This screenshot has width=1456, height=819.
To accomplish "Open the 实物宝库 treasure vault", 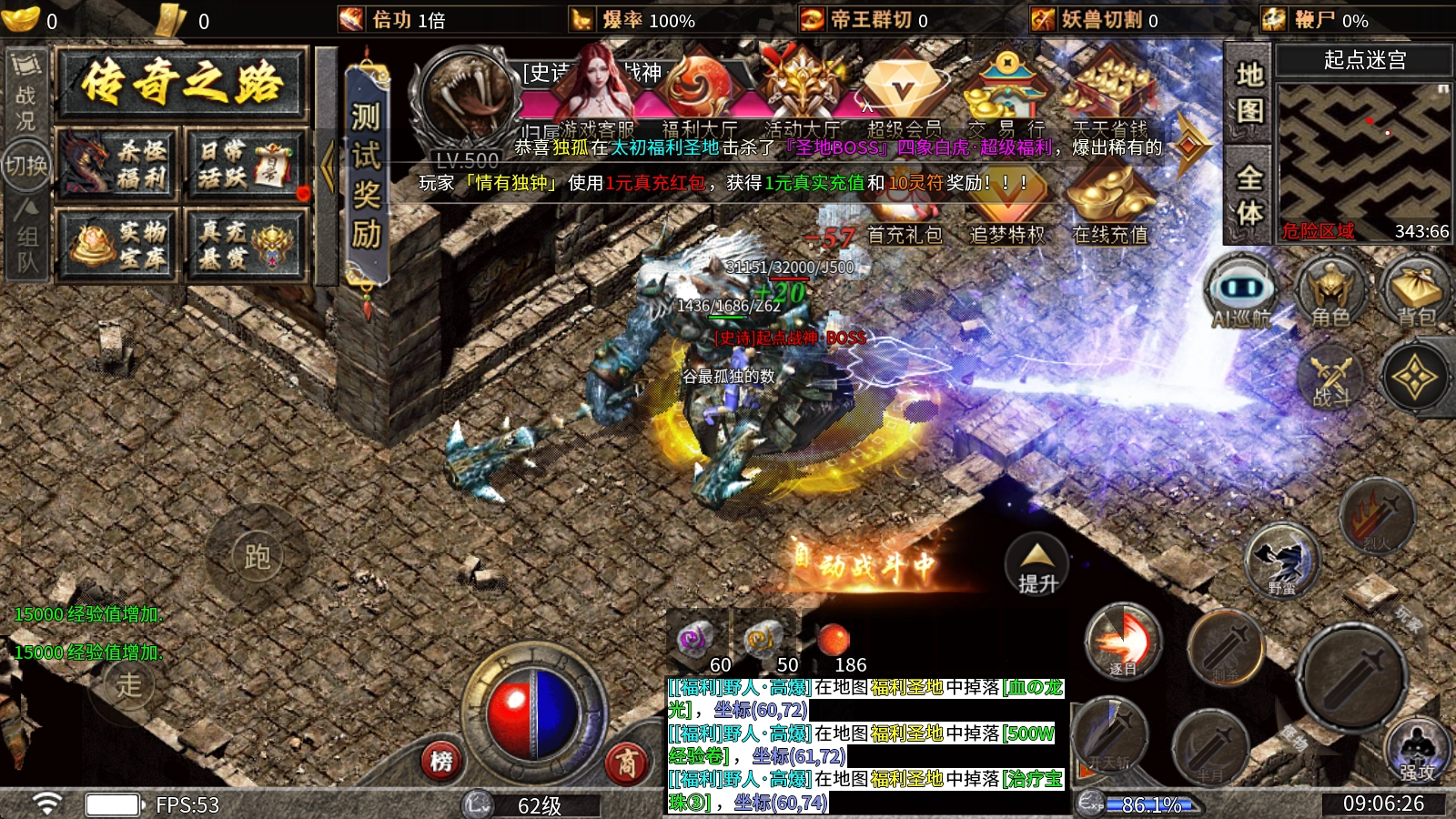I will (x=116, y=244).
